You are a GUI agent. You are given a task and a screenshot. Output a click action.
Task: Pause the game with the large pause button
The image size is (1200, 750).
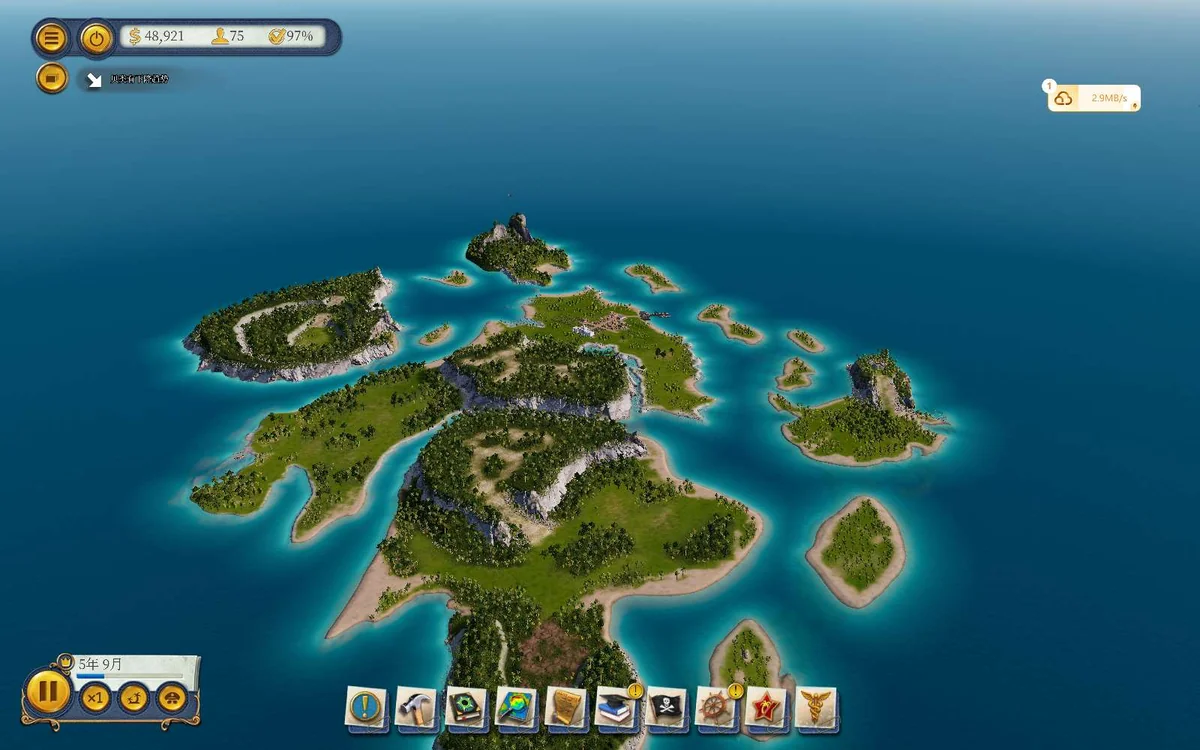(x=47, y=691)
